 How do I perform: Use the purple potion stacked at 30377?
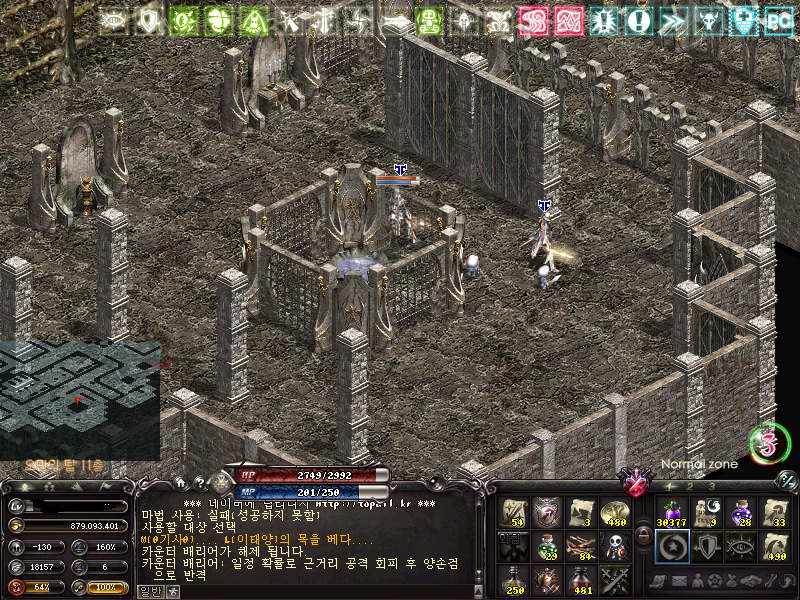pyautogui.click(x=671, y=513)
